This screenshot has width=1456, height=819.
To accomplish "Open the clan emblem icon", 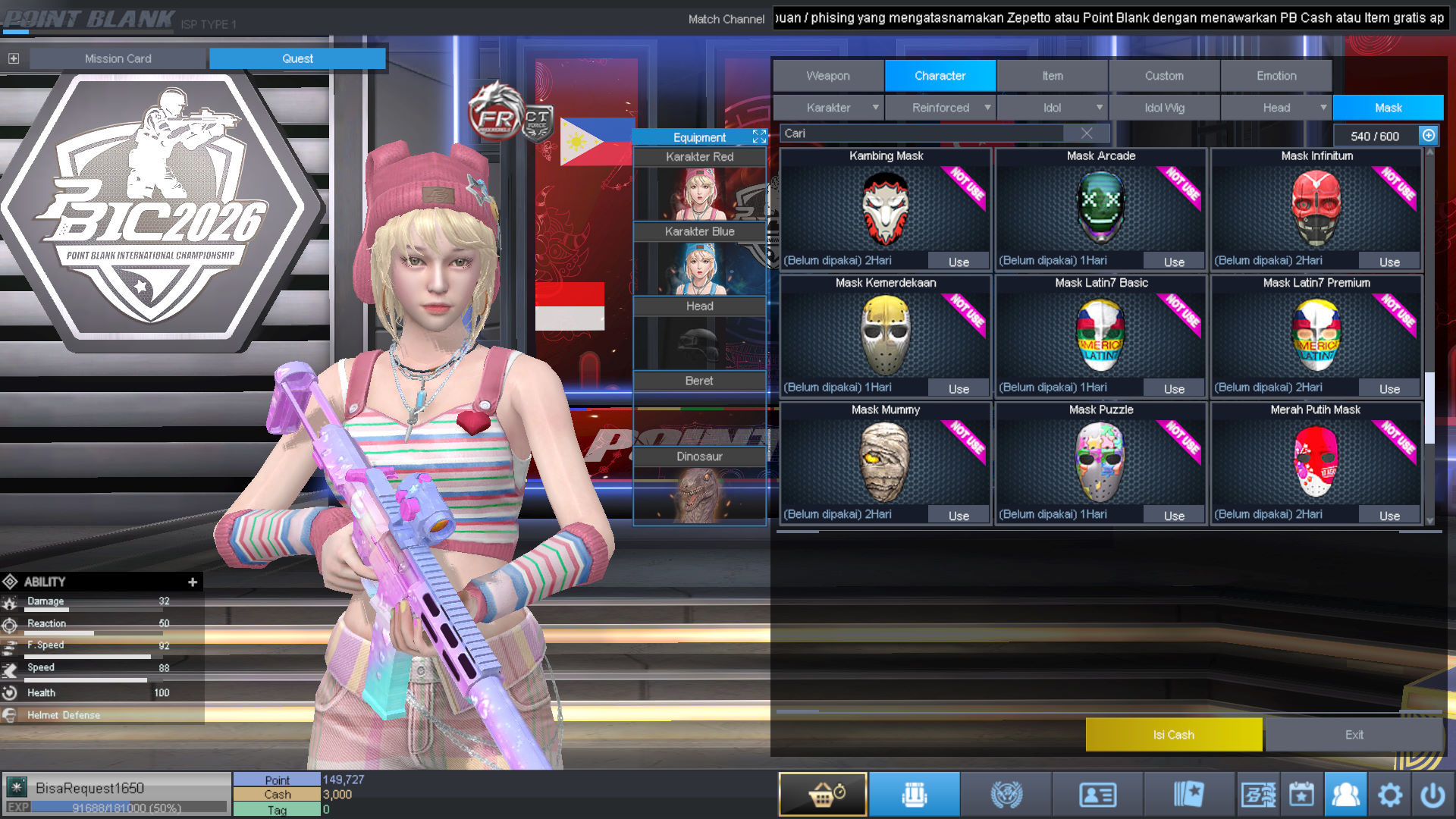I will tap(1006, 793).
